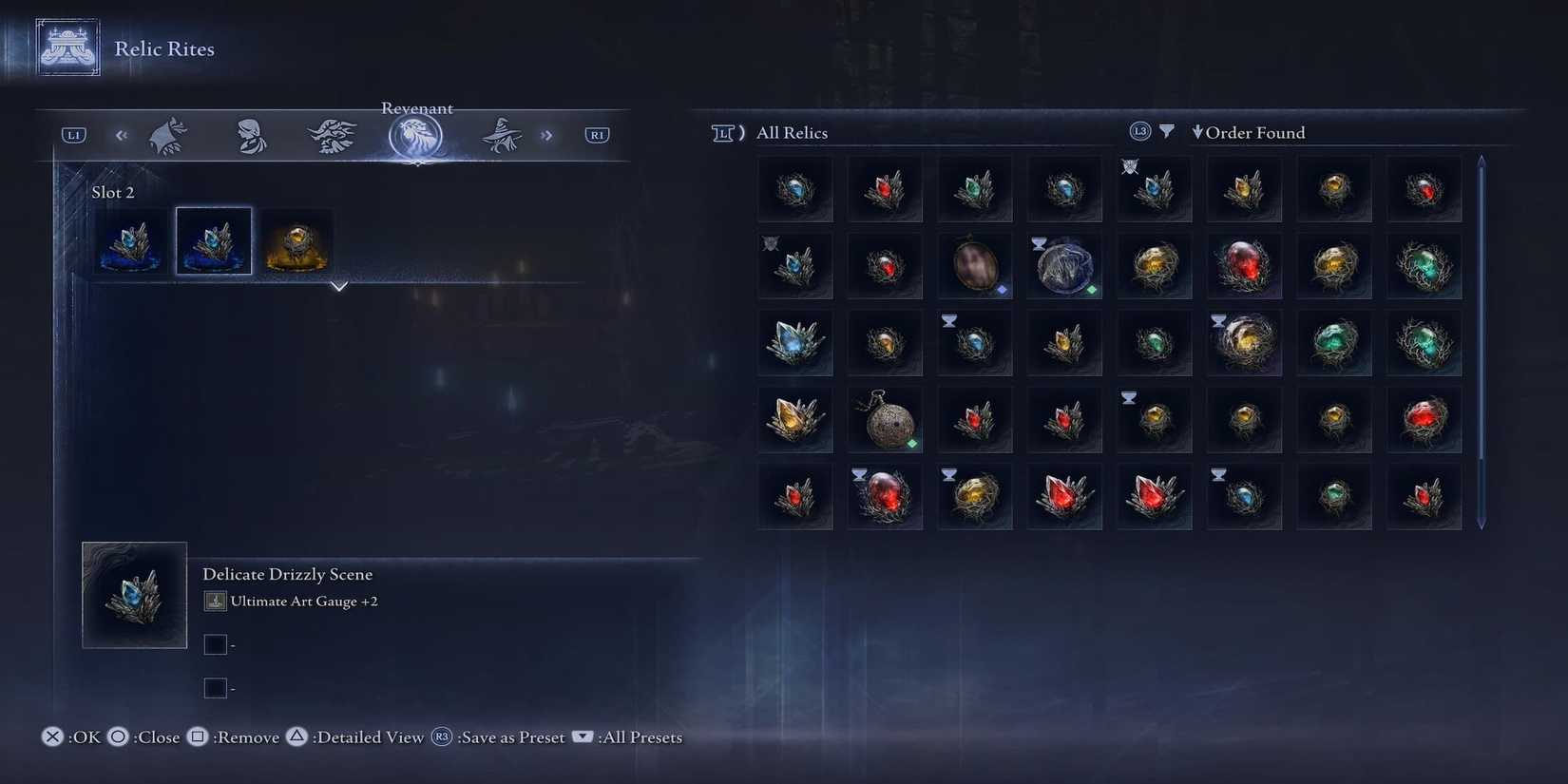Click the relic filter funnel icon
Image resolution: width=1568 pixels, height=784 pixels.
click(1167, 132)
